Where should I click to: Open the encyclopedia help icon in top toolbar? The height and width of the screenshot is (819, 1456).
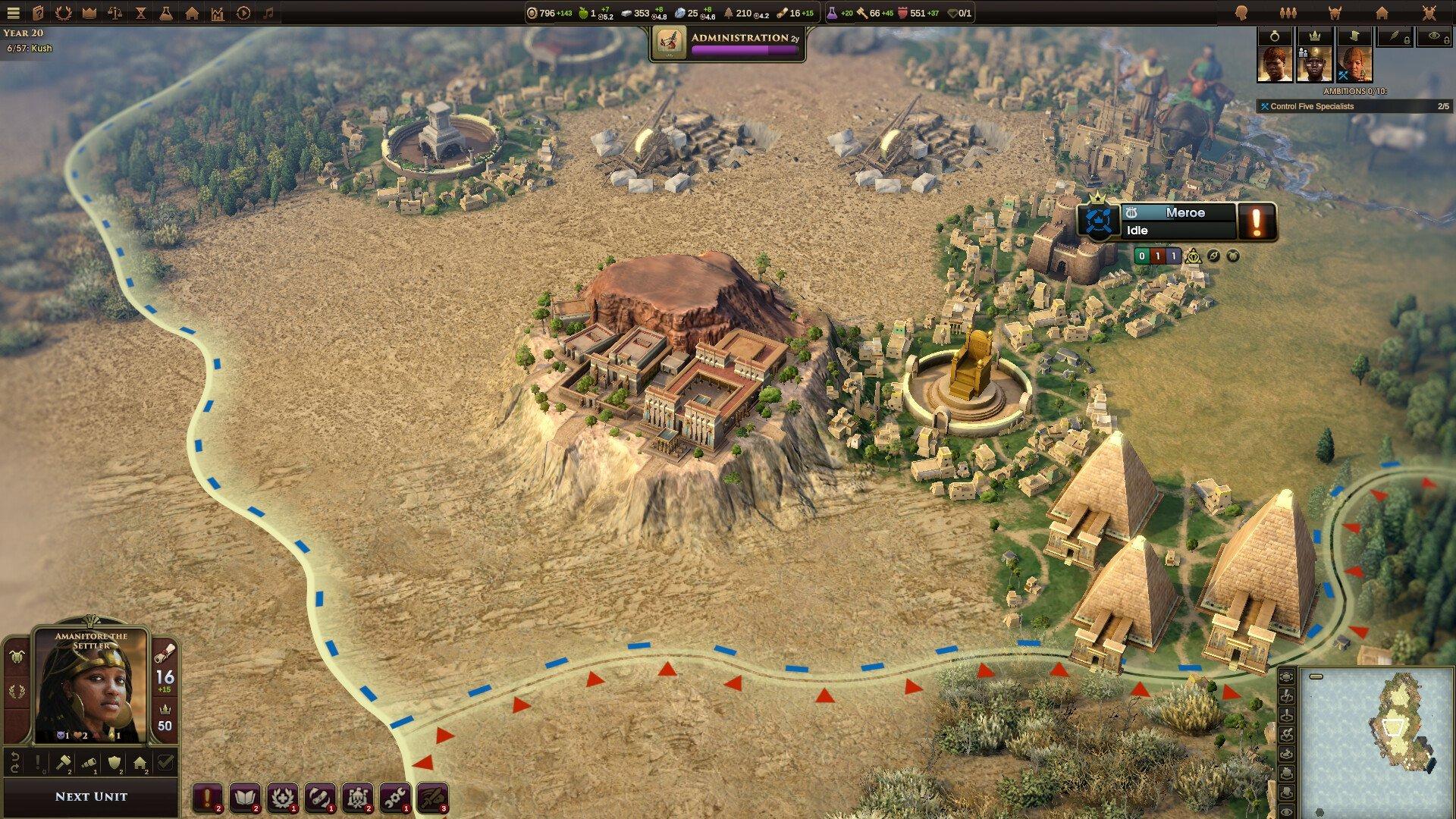pos(37,11)
